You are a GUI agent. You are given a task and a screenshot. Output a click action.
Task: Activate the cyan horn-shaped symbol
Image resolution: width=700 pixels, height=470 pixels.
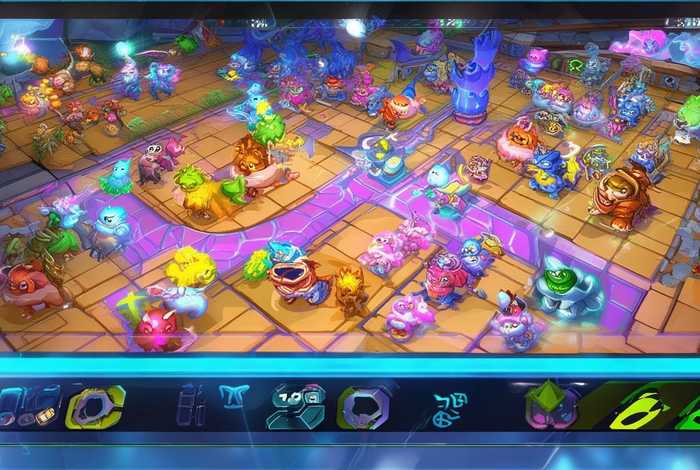coord(233,398)
